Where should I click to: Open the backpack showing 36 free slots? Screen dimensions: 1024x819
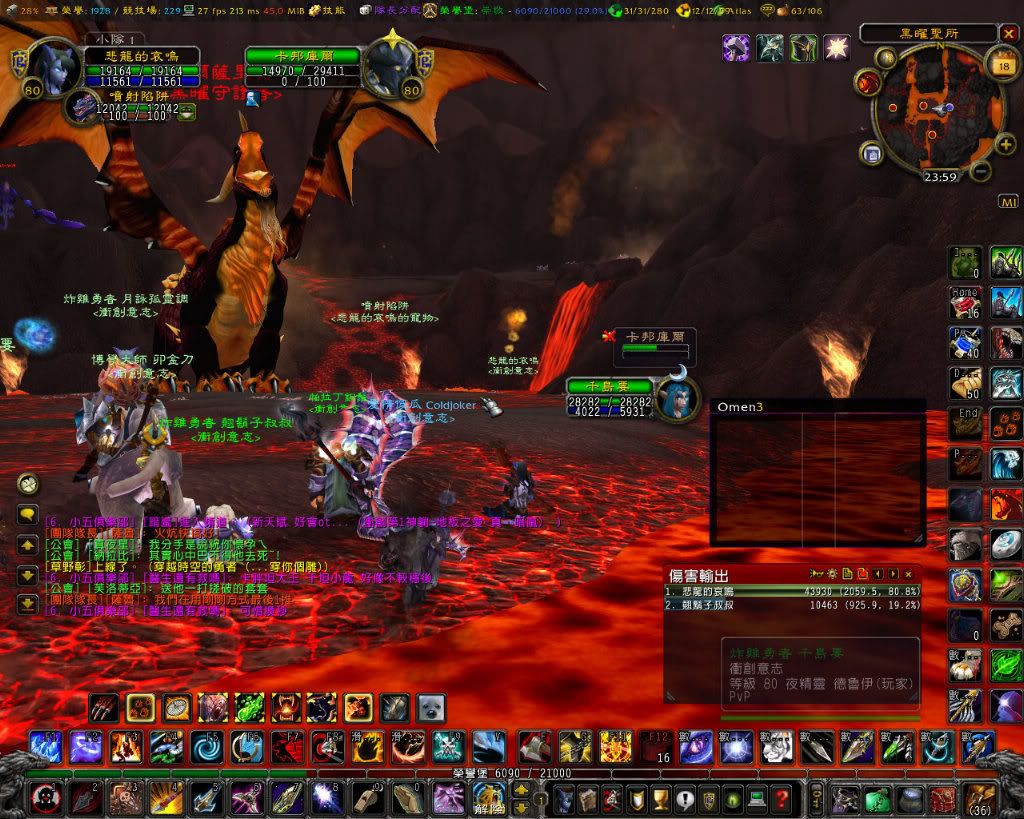coord(978,798)
